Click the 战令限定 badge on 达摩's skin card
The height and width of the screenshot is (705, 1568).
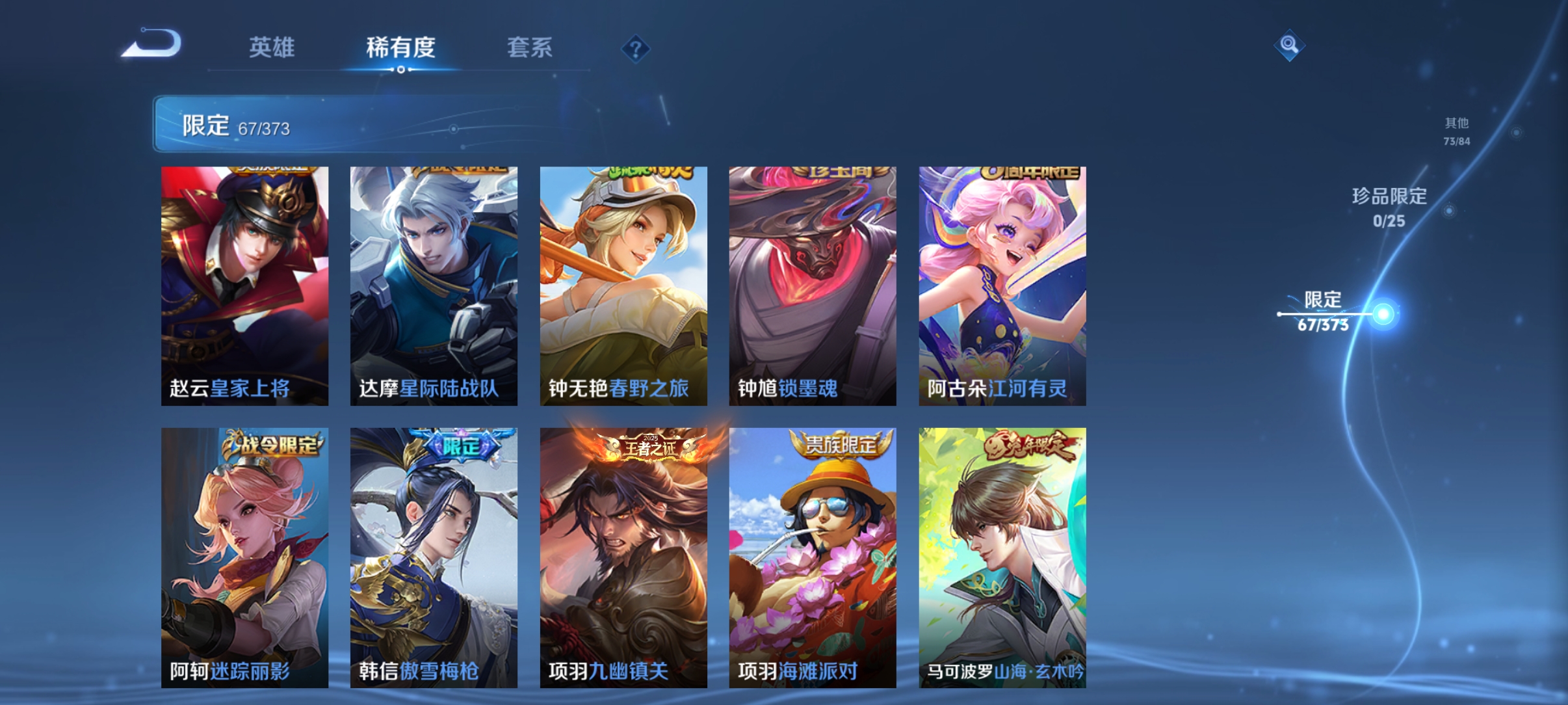pos(459,171)
